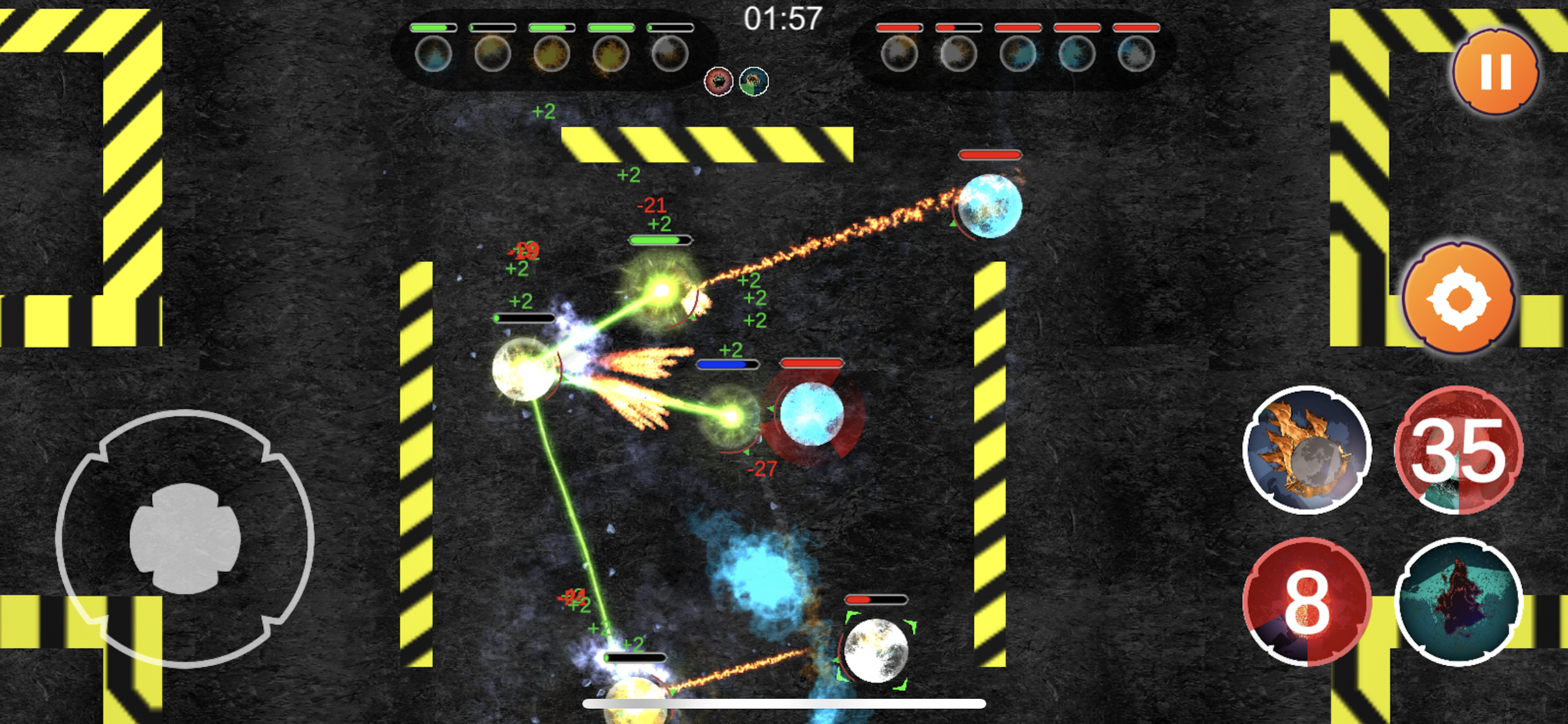The width and height of the screenshot is (1568, 724).
Task: Activate the teal dark-crystal ability
Action: (x=1458, y=602)
